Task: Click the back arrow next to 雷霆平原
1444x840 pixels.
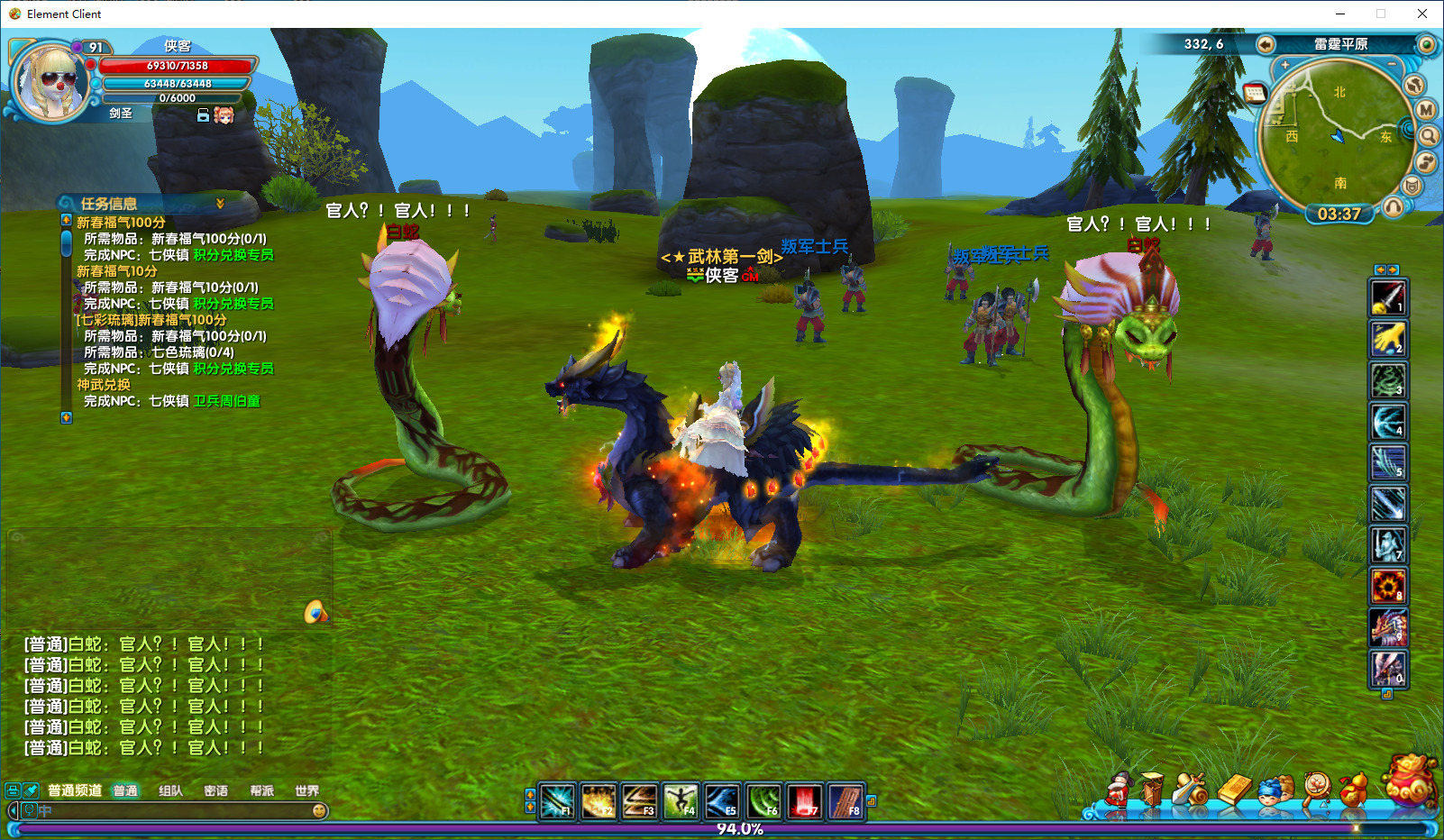Action: (1266, 44)
